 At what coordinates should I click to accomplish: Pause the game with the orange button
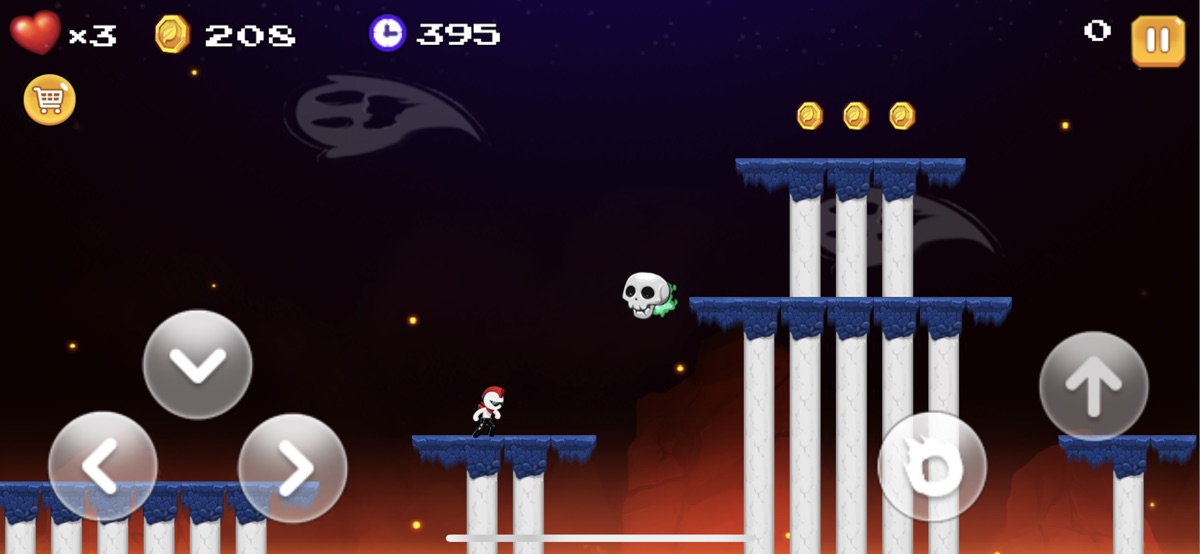(x=1157, y=41)
